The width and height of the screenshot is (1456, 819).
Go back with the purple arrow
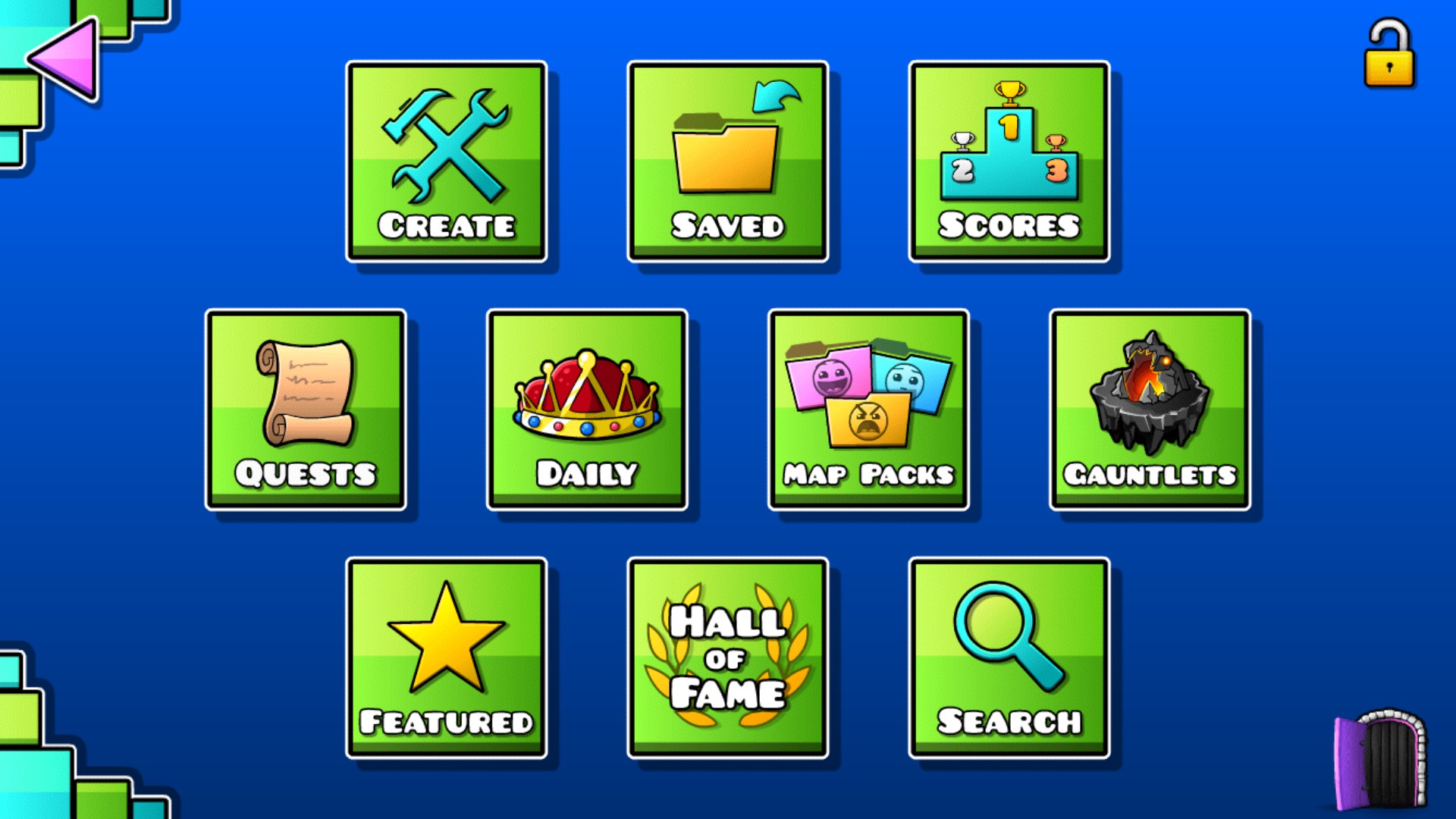coord(64,57)
